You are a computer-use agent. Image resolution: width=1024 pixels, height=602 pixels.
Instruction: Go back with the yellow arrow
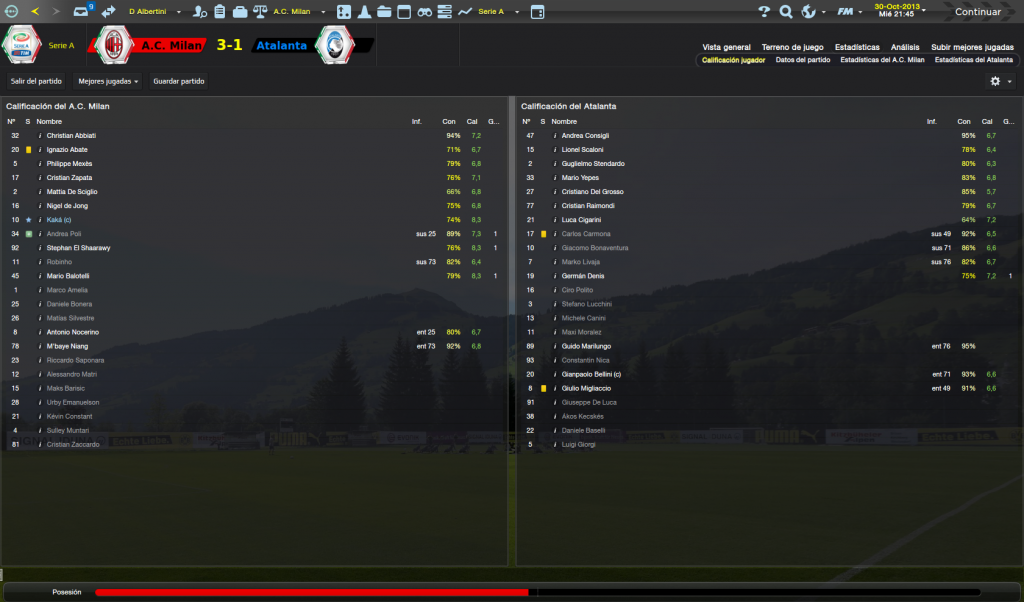point(36,12)
